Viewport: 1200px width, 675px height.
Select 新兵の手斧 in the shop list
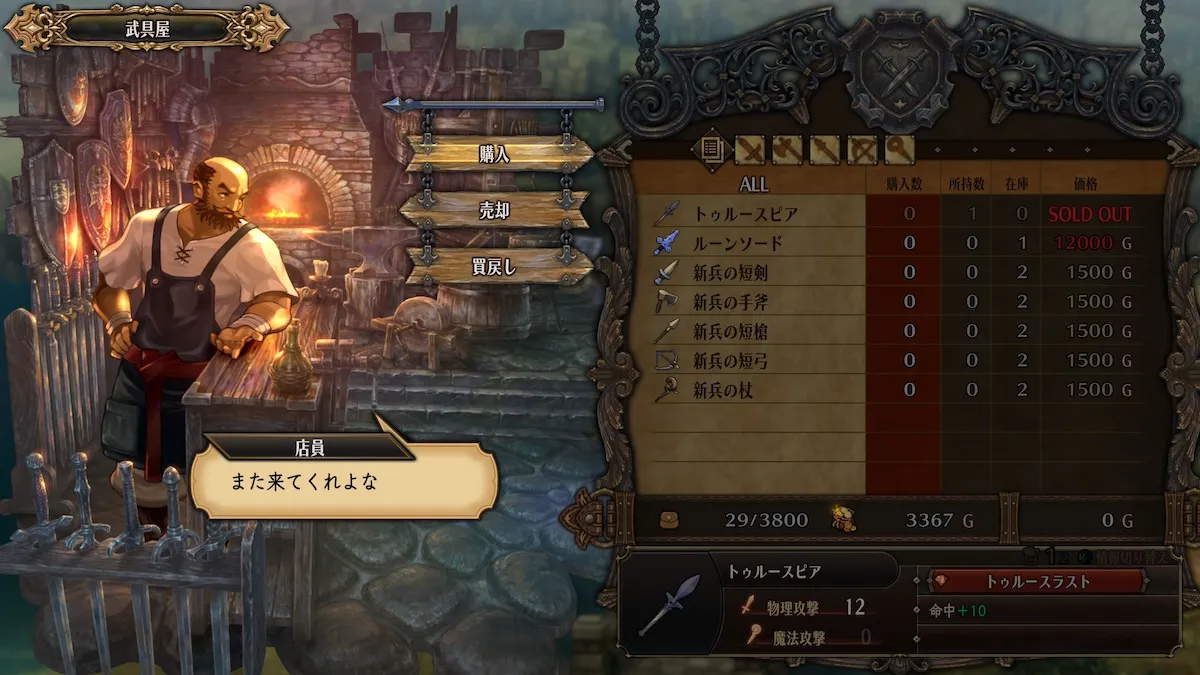(730, 301)
